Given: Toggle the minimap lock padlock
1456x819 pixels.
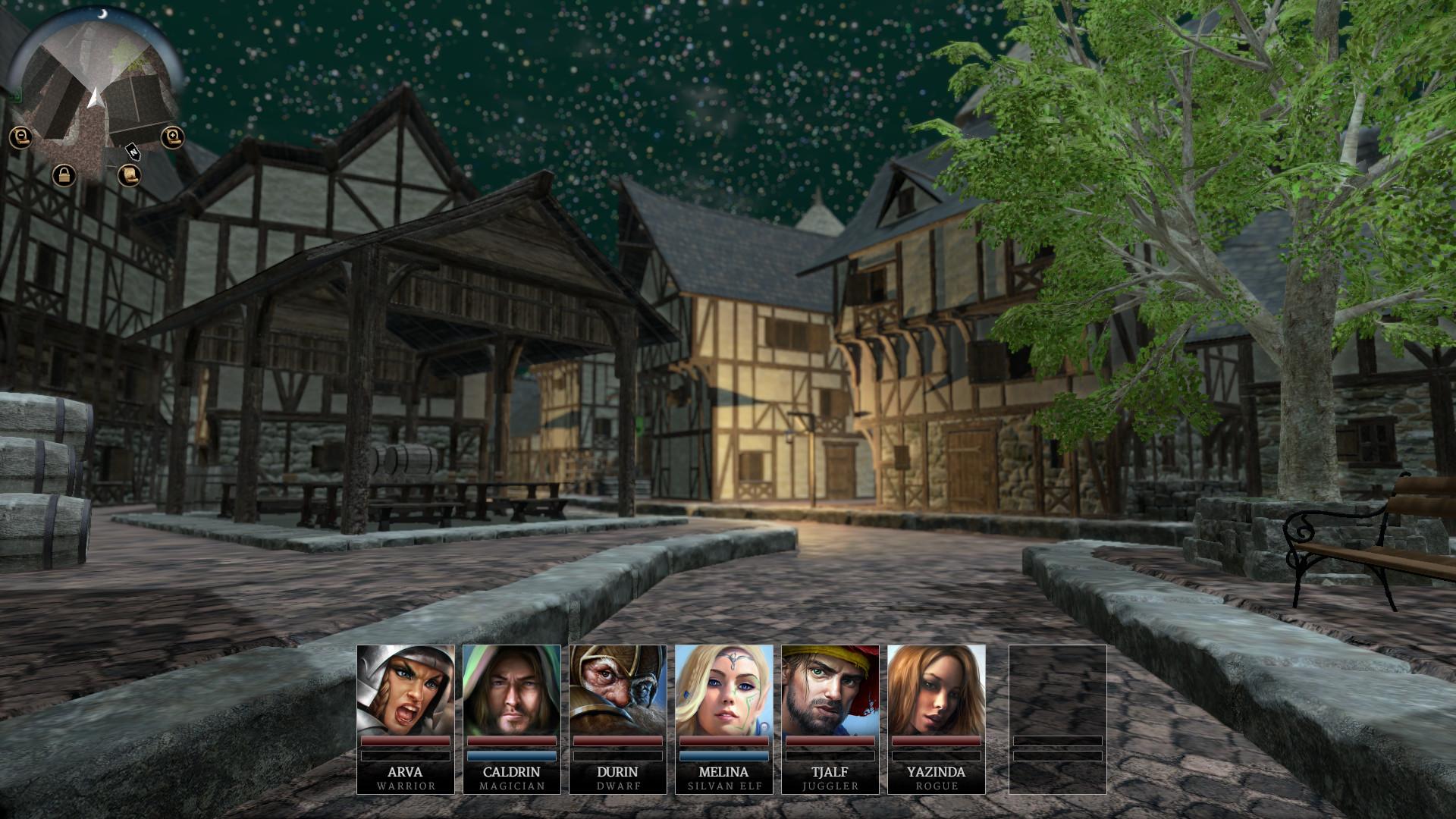Looking at the screenshot, I should [64, 174].
